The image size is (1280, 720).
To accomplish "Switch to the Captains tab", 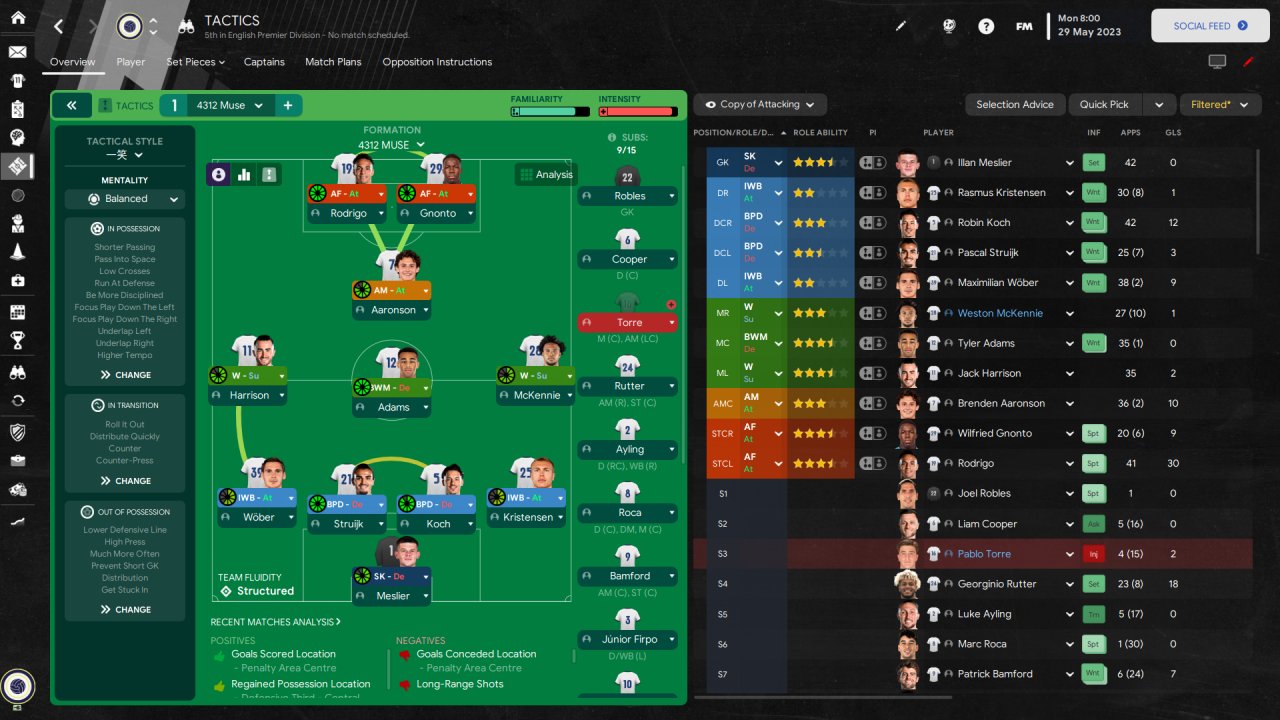I will coord(264,62).
